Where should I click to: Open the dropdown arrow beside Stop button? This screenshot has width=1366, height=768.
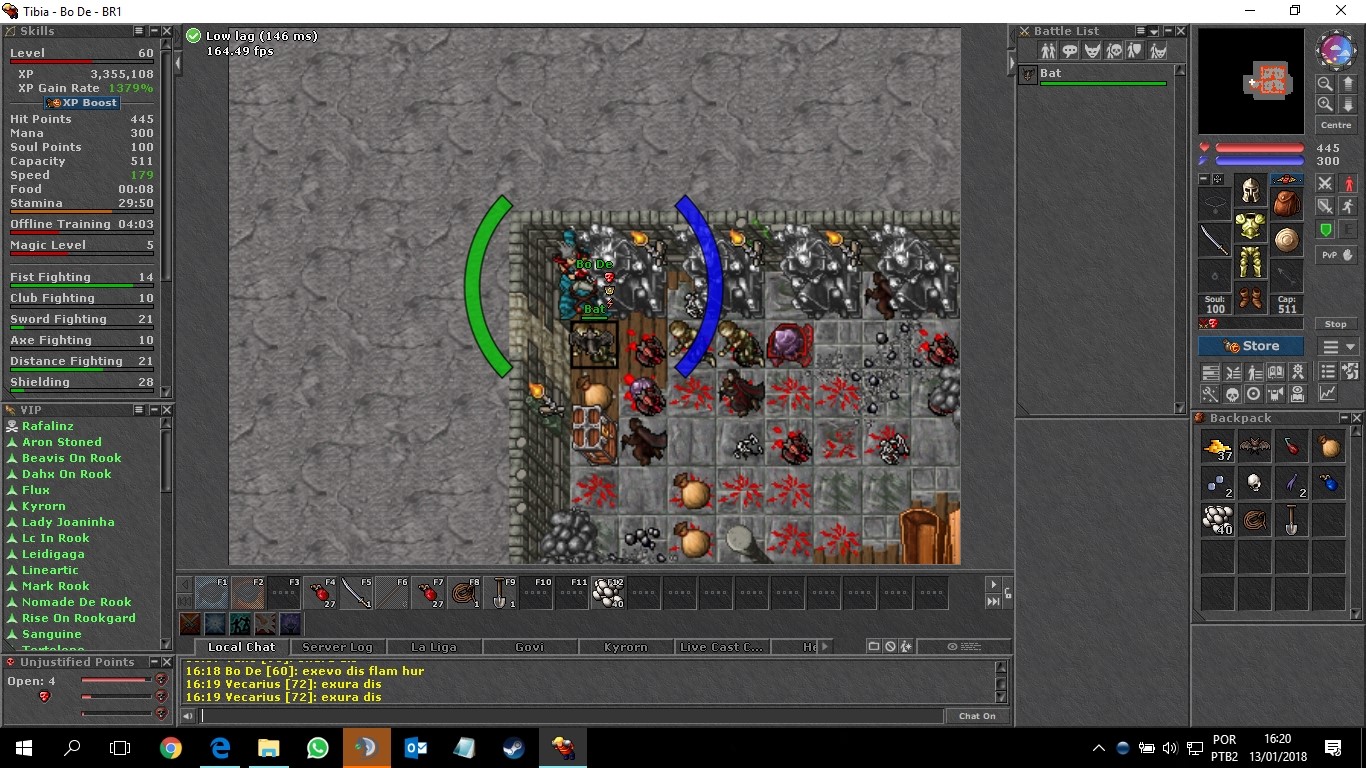(1352, 347)
